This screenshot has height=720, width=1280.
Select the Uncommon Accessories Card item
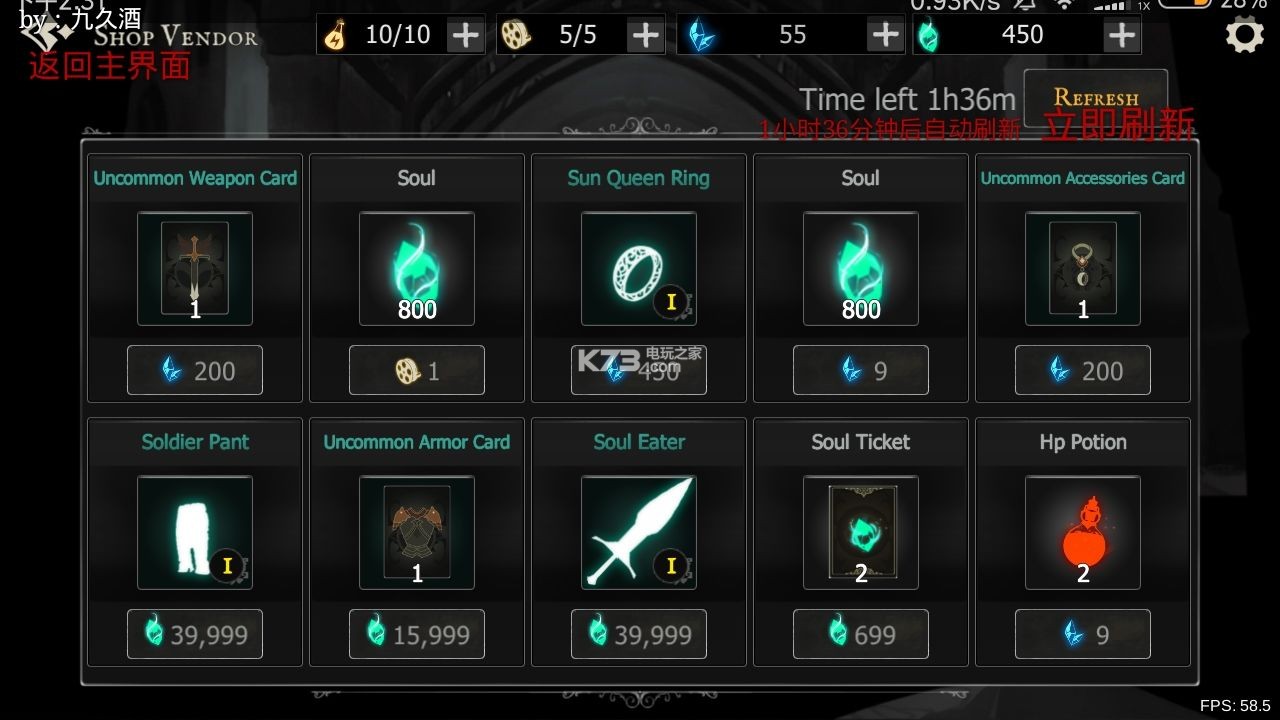point(1083,268)
